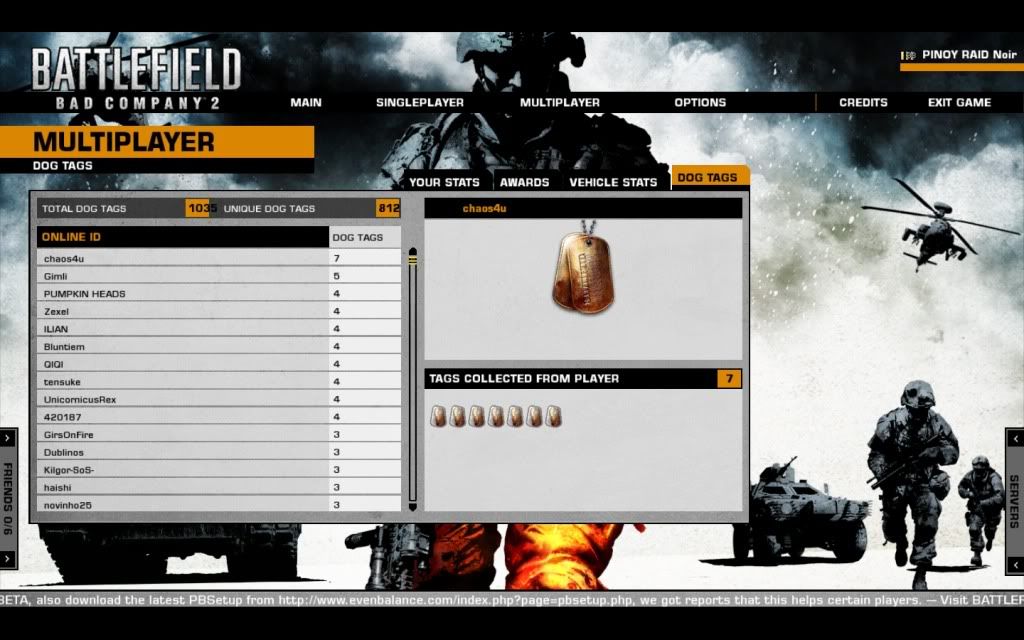Show the Vehicle Stats tab

pyautogui.click(x=613, y=182)
